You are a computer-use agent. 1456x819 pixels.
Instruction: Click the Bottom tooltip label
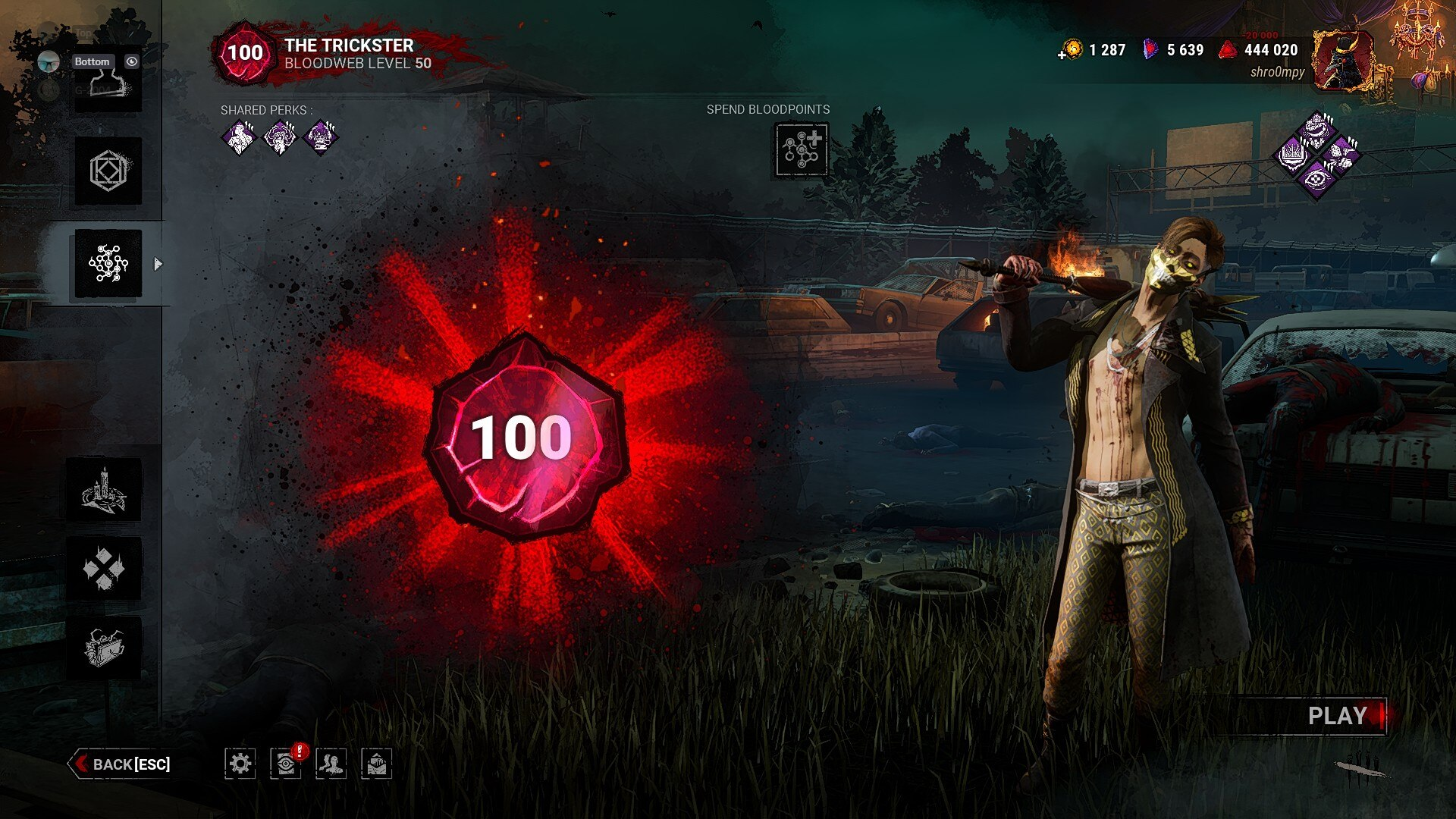[92, 61]
